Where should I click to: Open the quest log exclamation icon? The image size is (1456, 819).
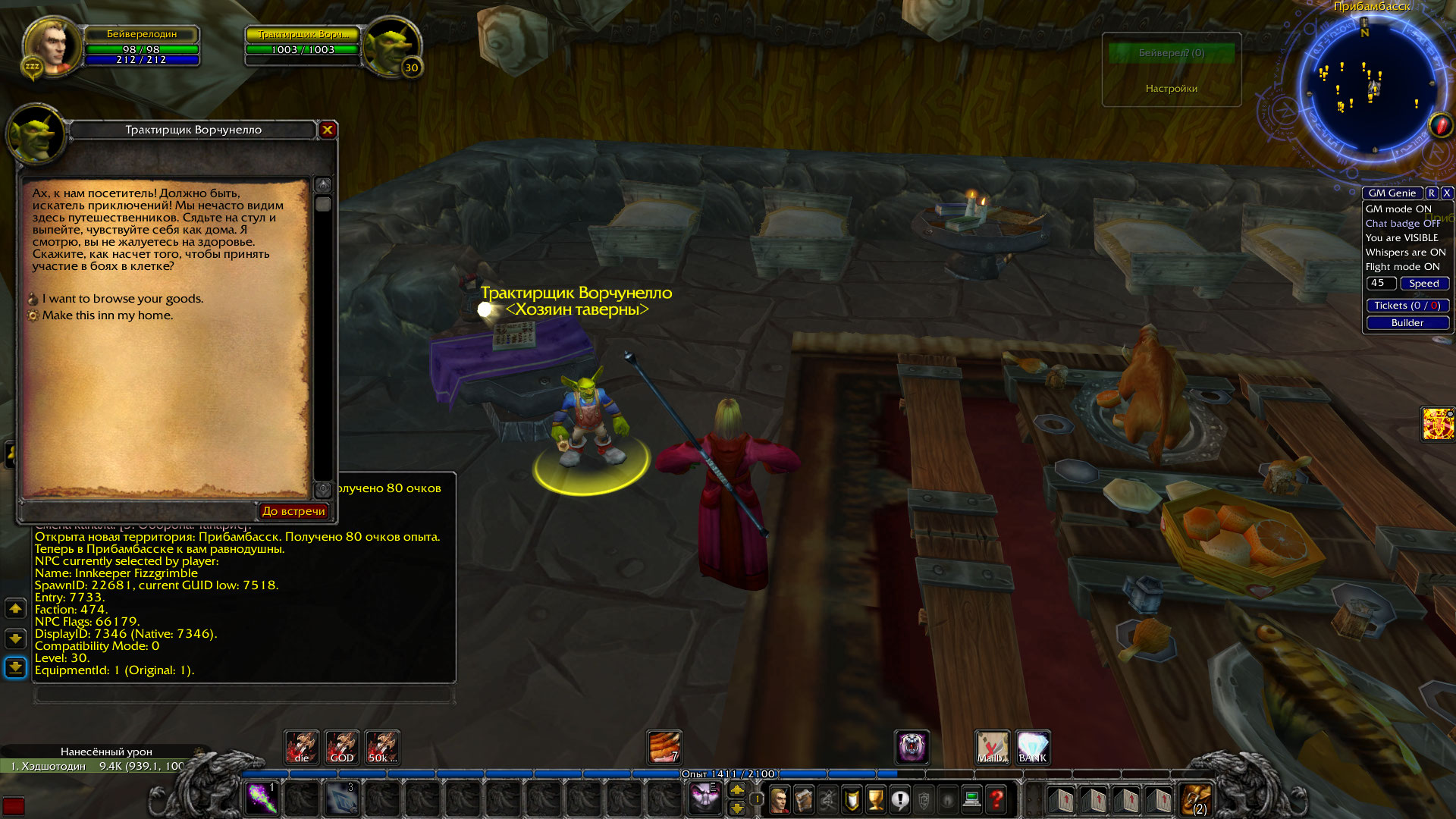(900, 800)
